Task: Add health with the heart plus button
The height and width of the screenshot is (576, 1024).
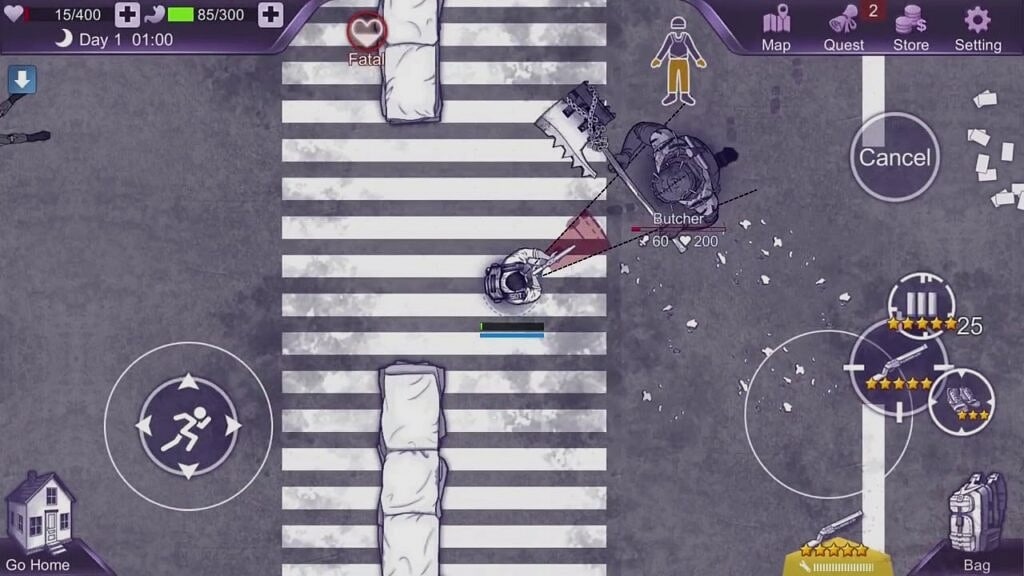Action: [x=127, y=15]
